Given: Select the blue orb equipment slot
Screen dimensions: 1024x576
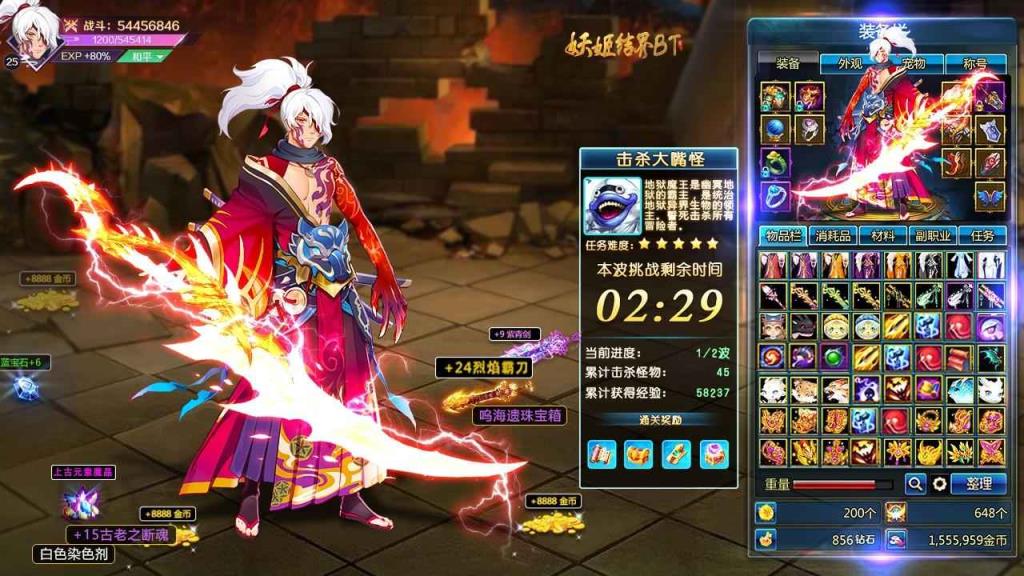Looking at the screenshot, I should point(774,129).
